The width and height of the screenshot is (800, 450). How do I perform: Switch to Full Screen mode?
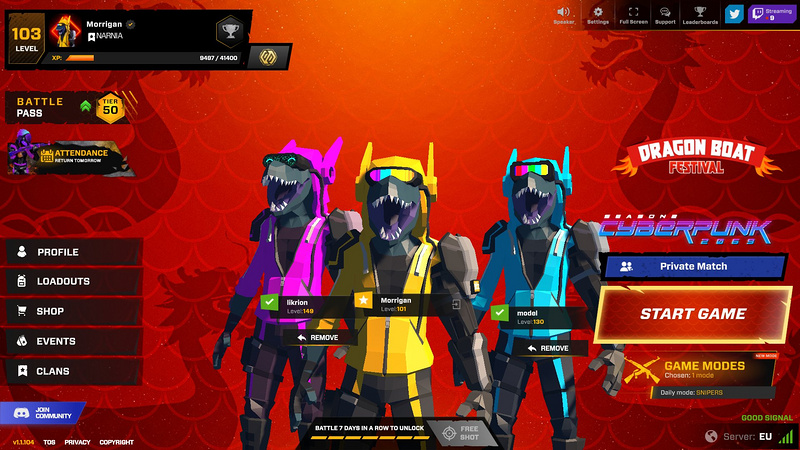click(632, 13)
